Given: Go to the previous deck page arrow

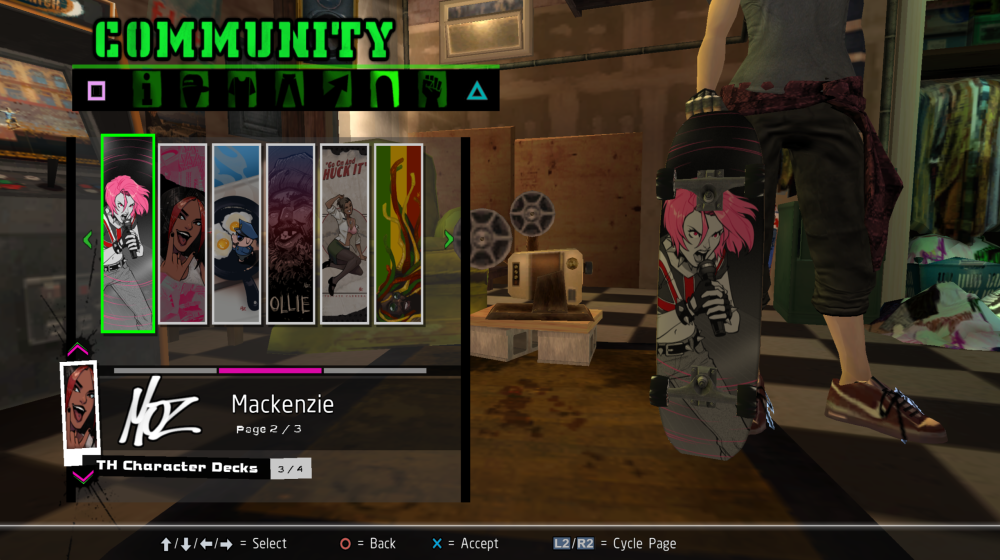Looking at the screenshot, I should 88,239.
